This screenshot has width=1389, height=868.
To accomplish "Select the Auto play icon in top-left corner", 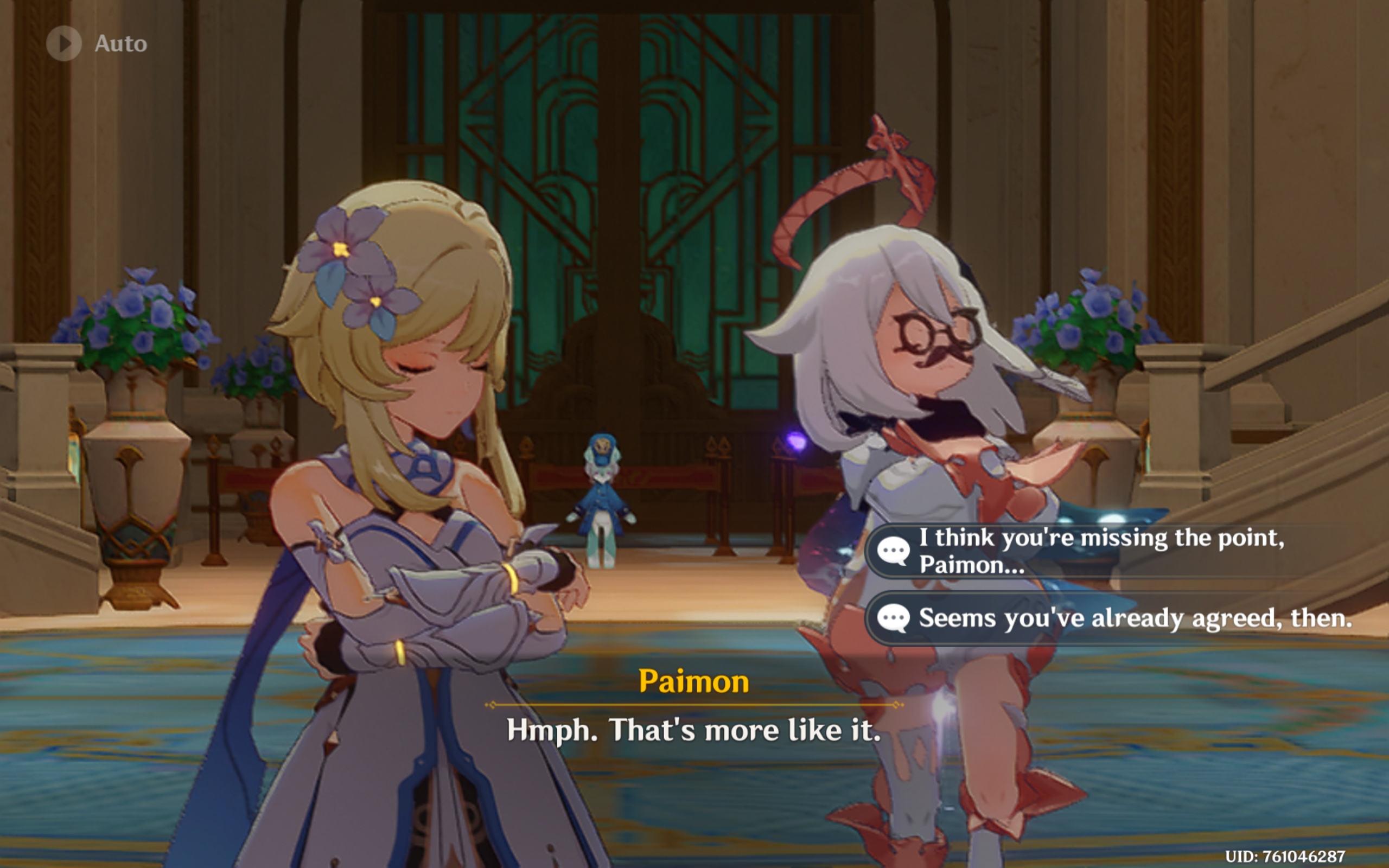I will pyautogui.click(x=65, y=41).
